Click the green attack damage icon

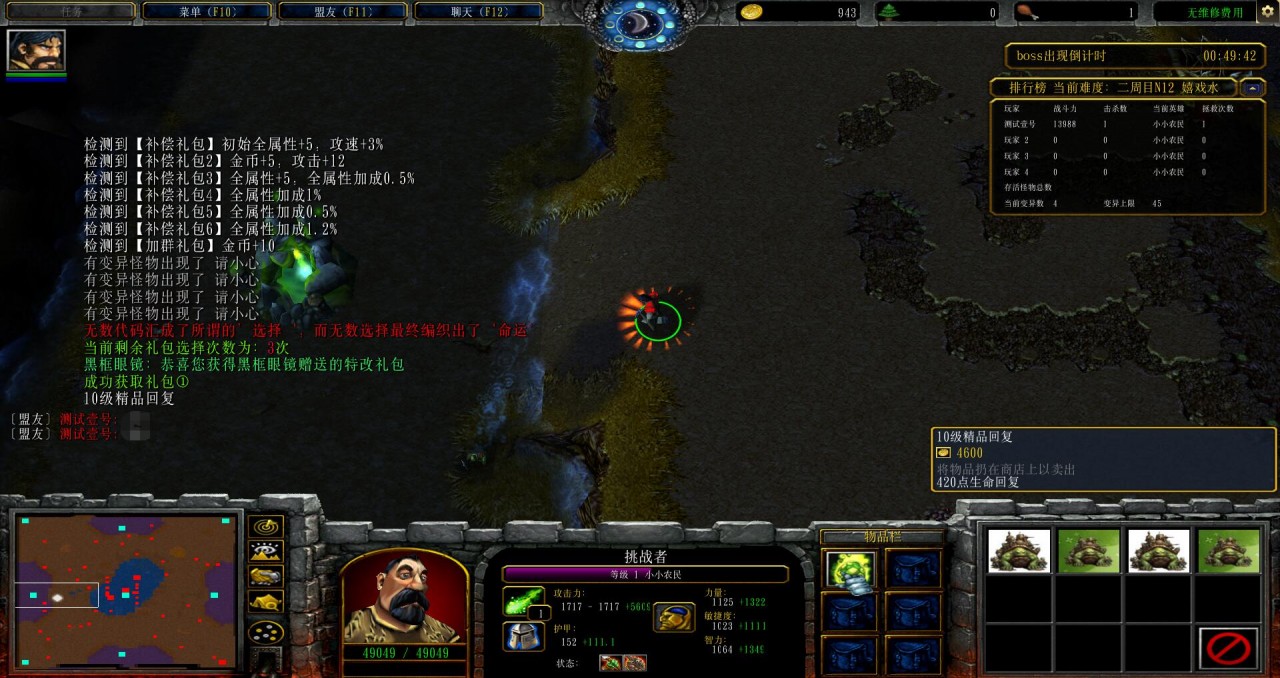(x=523, y=601)
